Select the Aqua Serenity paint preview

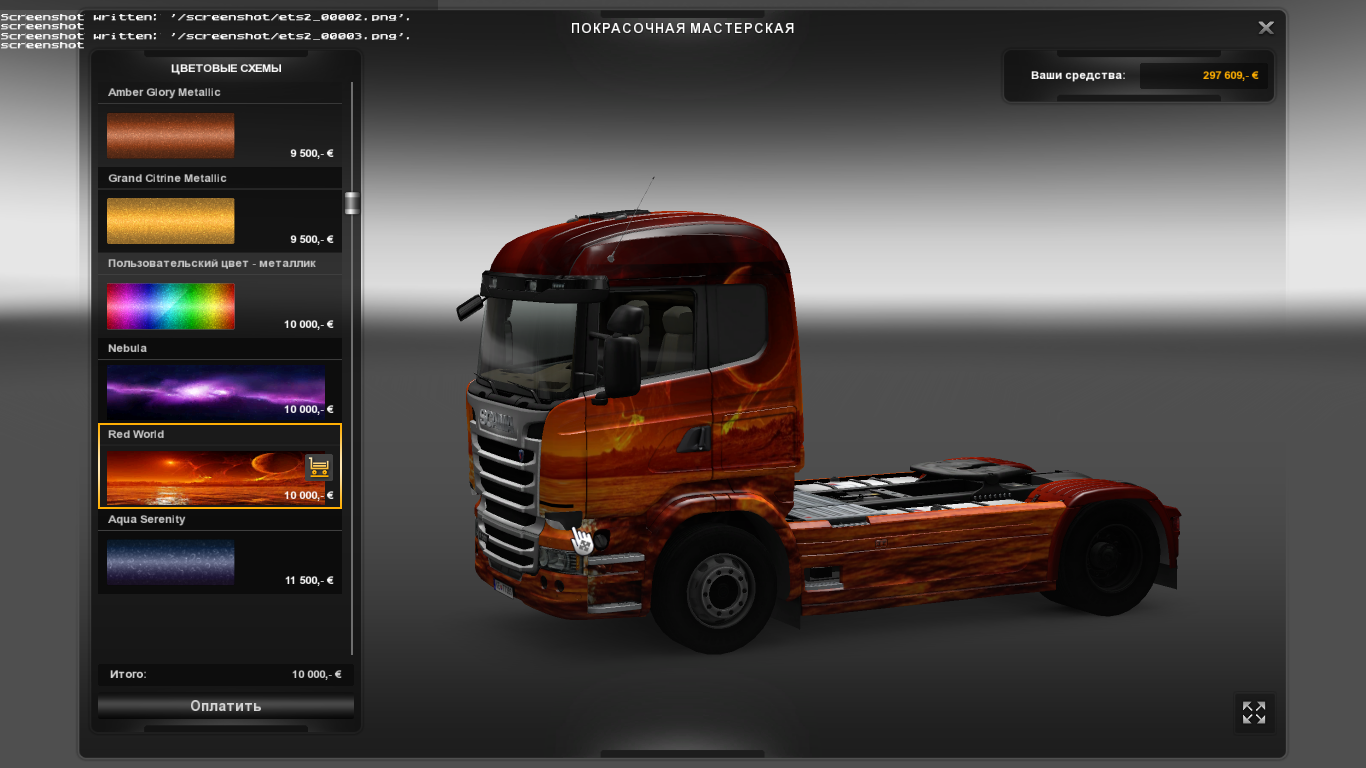point(170,562)
